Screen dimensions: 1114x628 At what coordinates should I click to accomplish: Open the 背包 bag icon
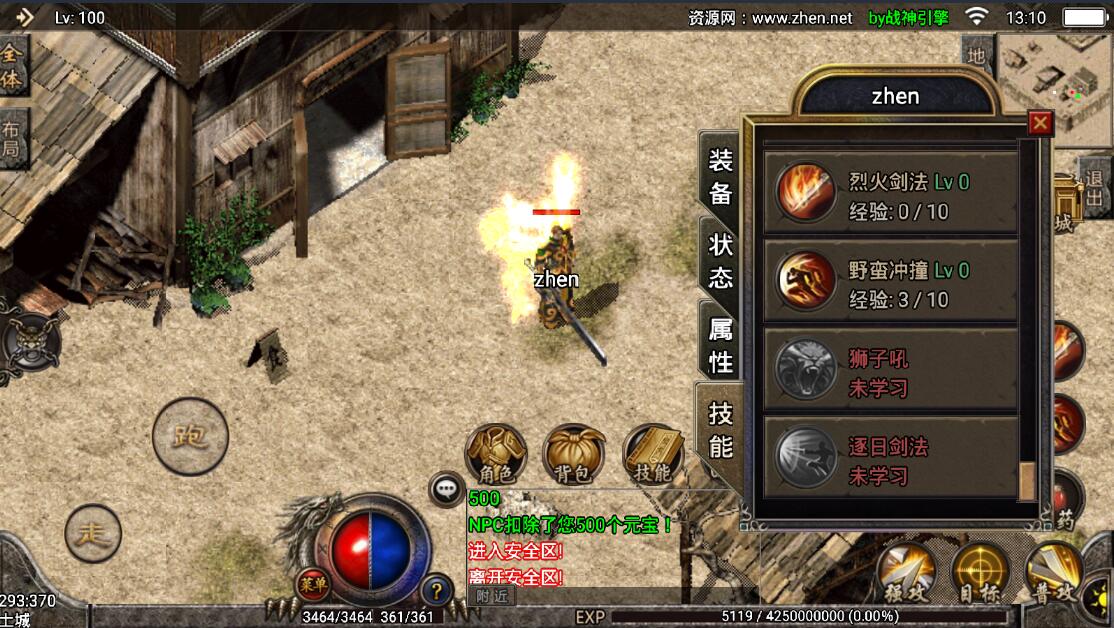coord(574,456)
